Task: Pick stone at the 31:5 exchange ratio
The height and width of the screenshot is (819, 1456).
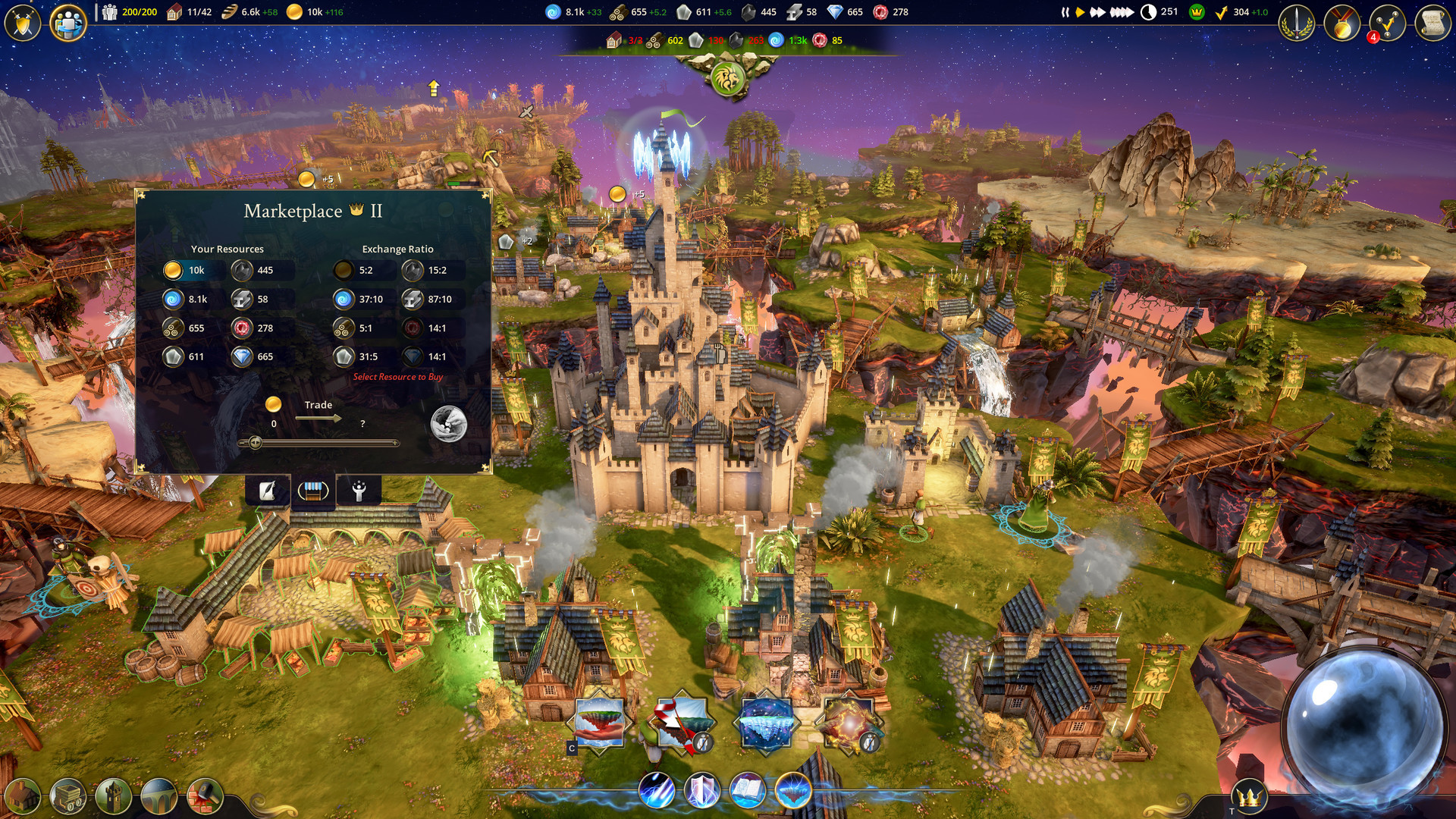Action: [344, 356]
